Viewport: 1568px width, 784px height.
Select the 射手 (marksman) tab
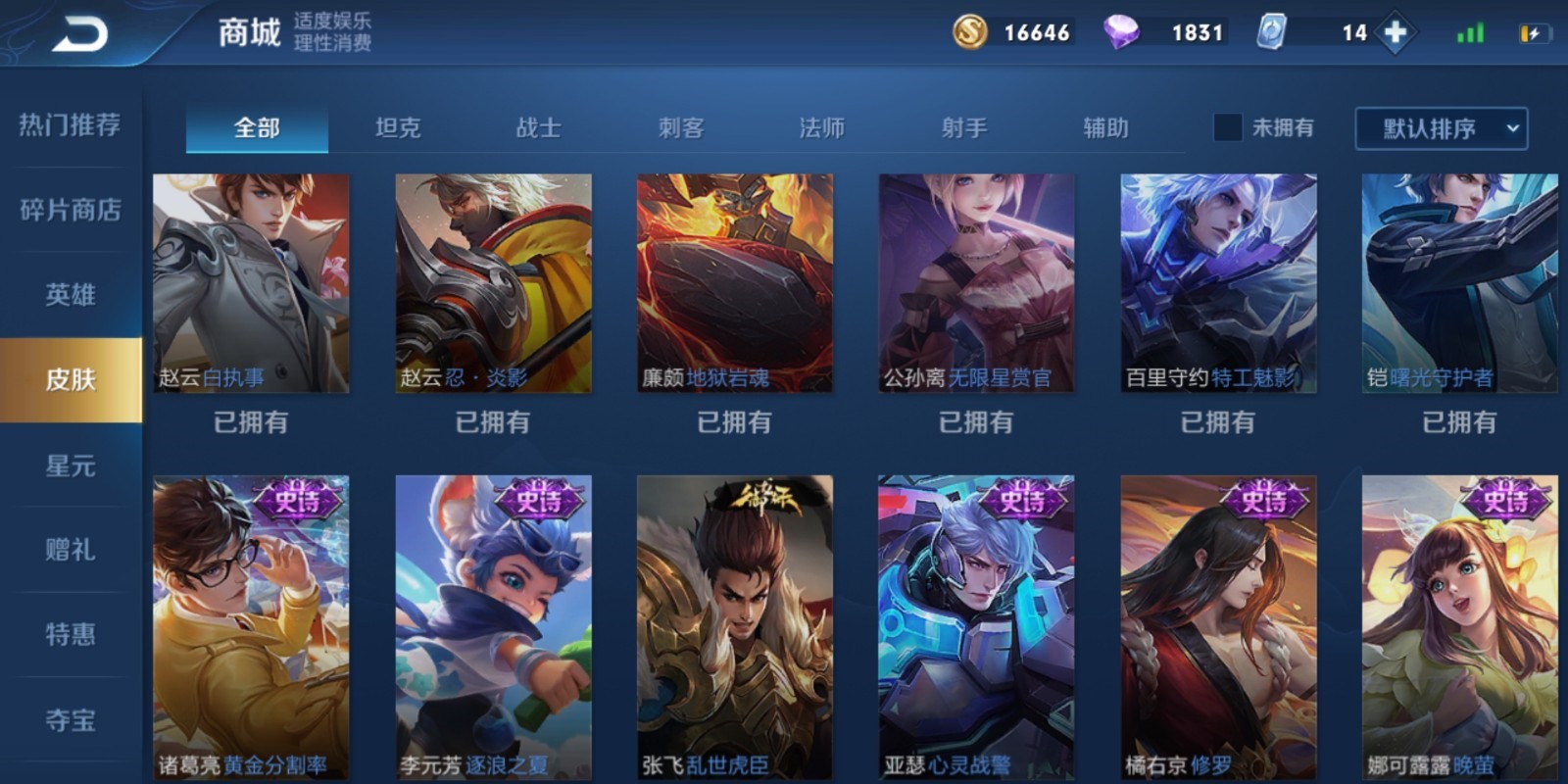[x=964, y=127]
